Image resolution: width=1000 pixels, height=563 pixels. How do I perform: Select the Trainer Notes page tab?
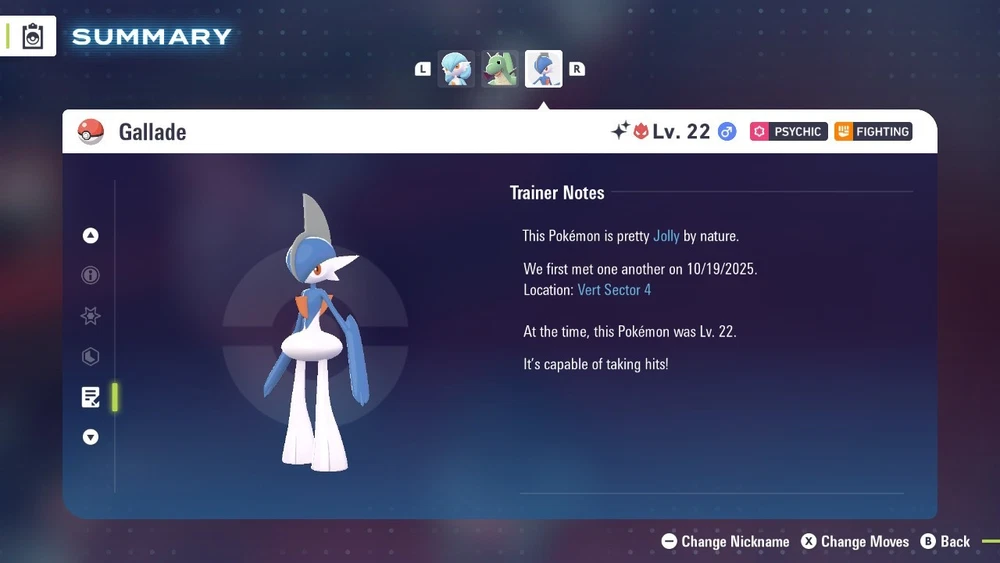point(91,397)
